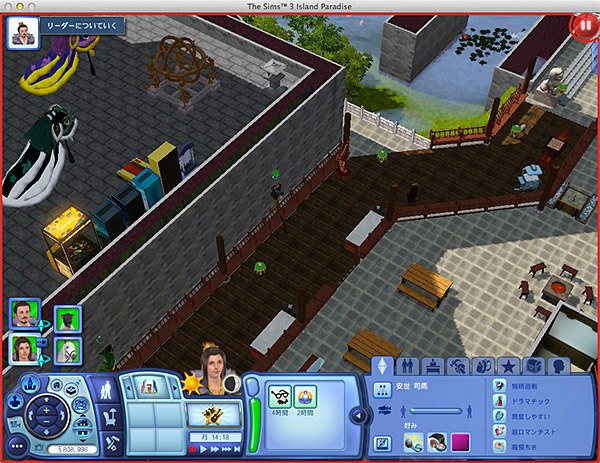Enter Buy mode with the chair icon

[111, 416]
